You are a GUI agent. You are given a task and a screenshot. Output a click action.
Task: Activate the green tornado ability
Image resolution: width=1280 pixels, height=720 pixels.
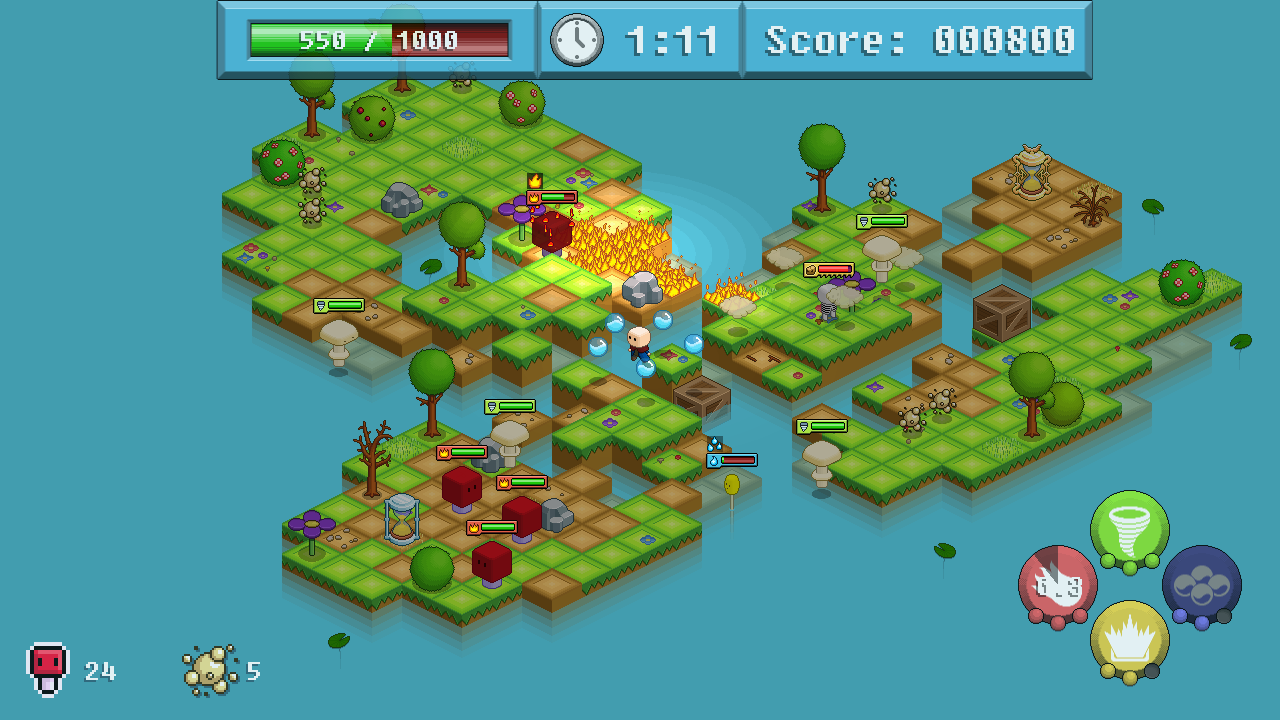[x=1129, y=529]
